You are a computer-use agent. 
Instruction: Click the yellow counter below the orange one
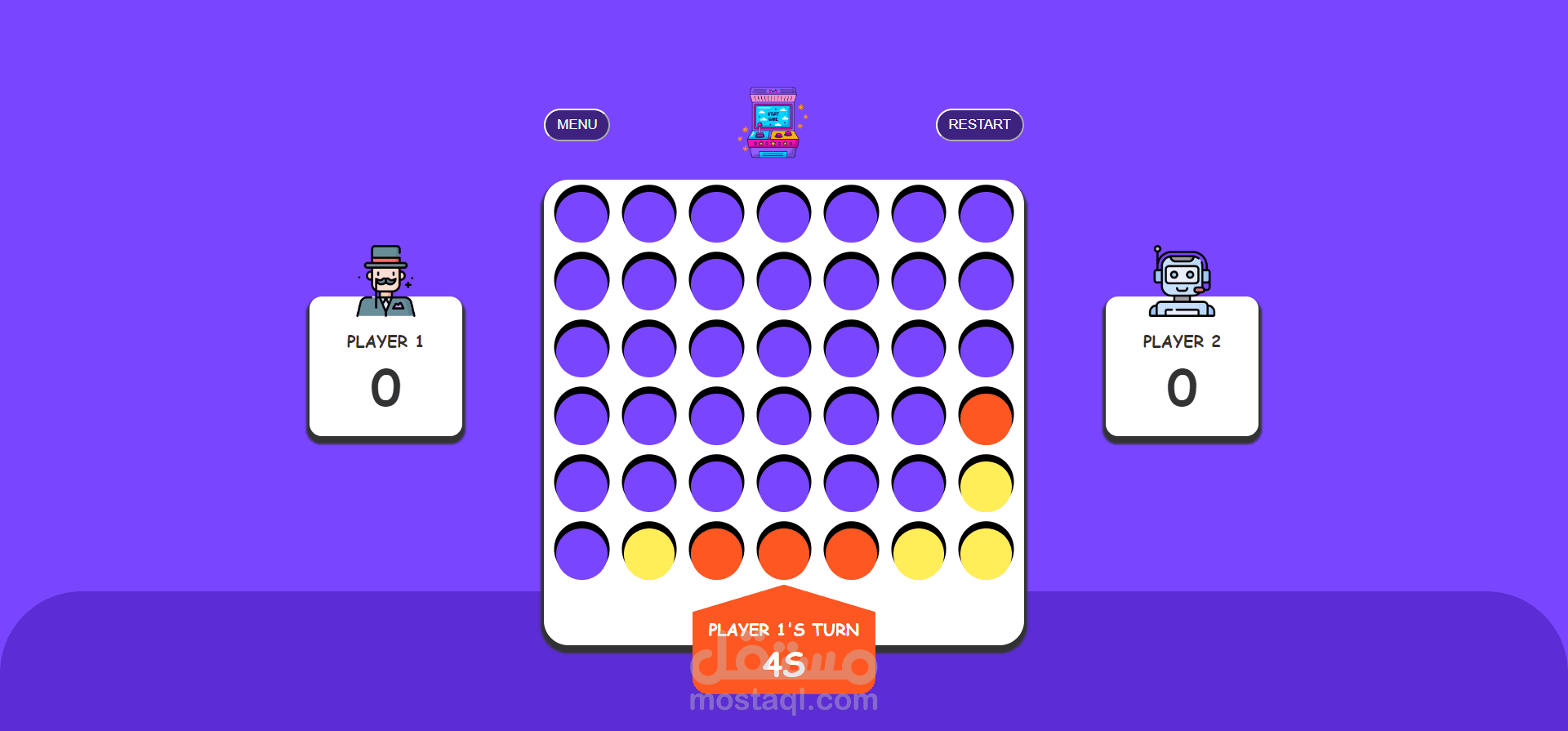click(985, 484)
